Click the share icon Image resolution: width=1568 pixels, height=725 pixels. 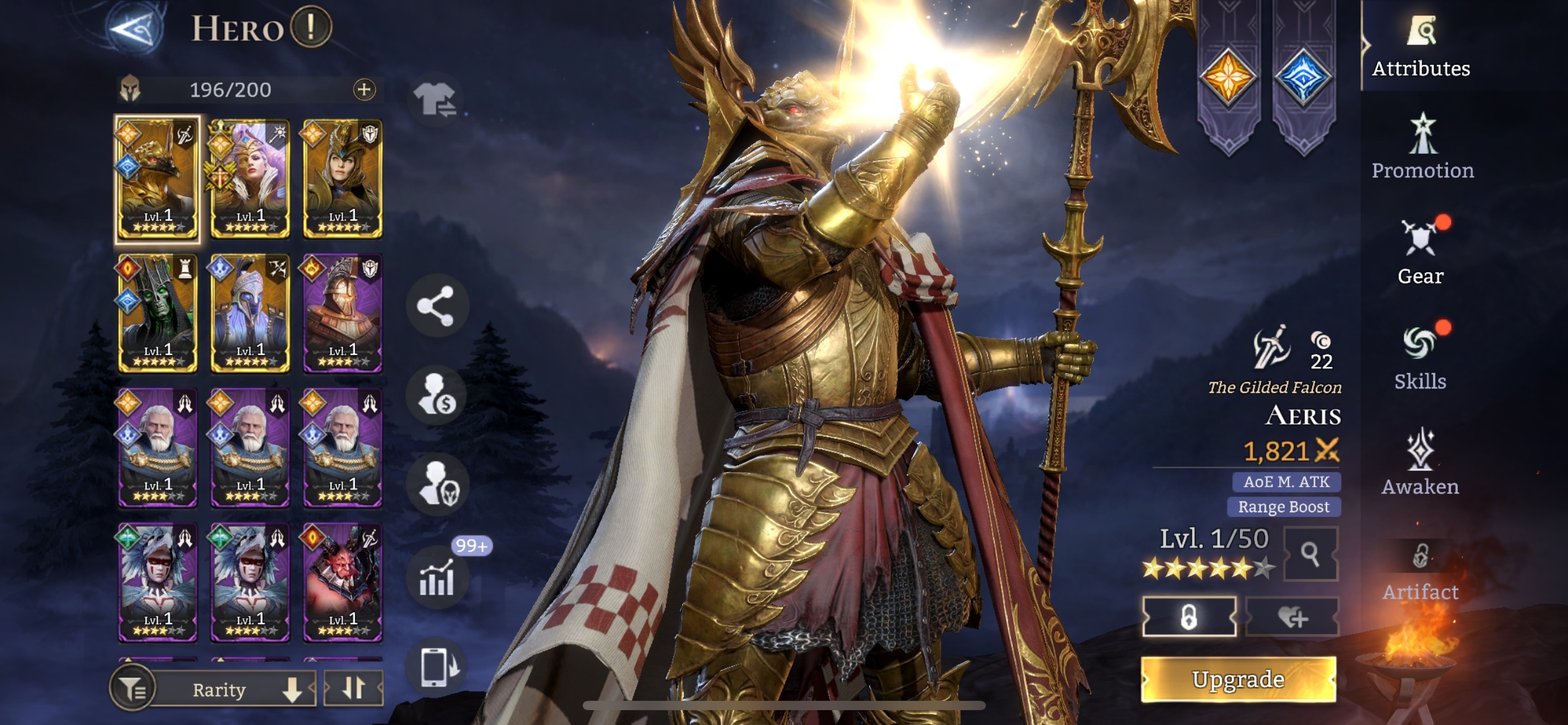(x=436, y=306)
